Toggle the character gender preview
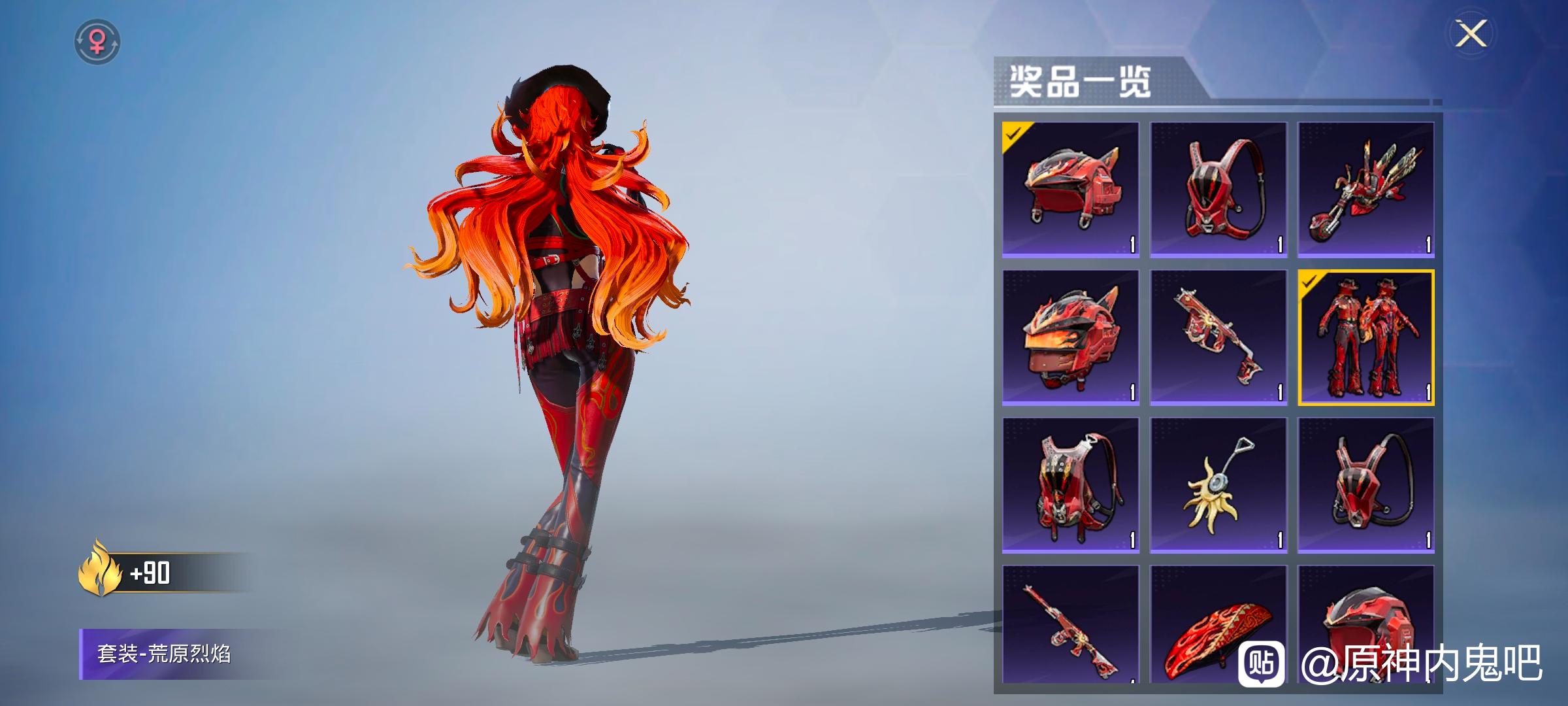The width and height of the screenshot is (1568, 706). click(x=97, y=42)
